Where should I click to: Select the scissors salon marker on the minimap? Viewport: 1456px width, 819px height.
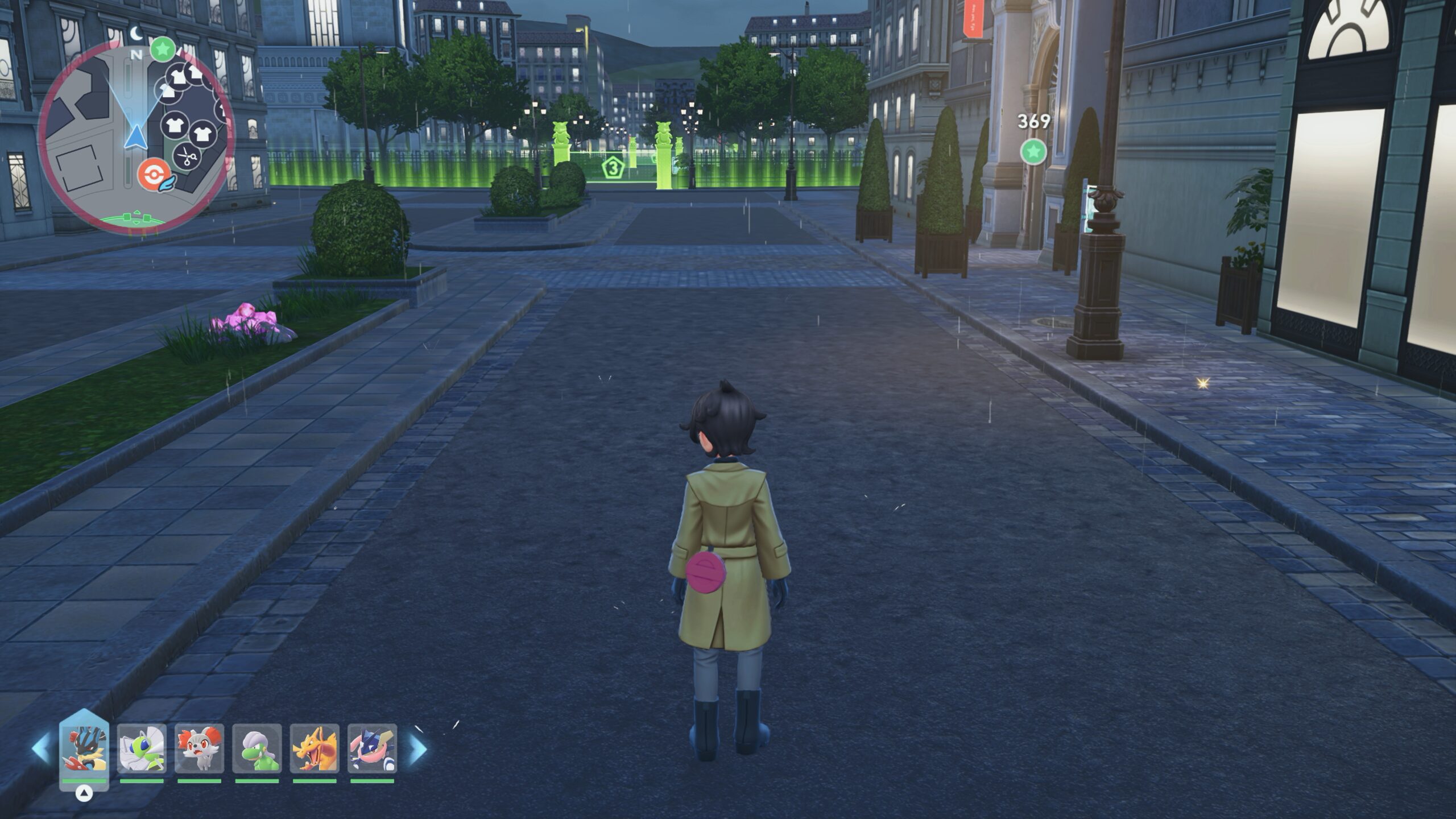[x=187, y=154]
